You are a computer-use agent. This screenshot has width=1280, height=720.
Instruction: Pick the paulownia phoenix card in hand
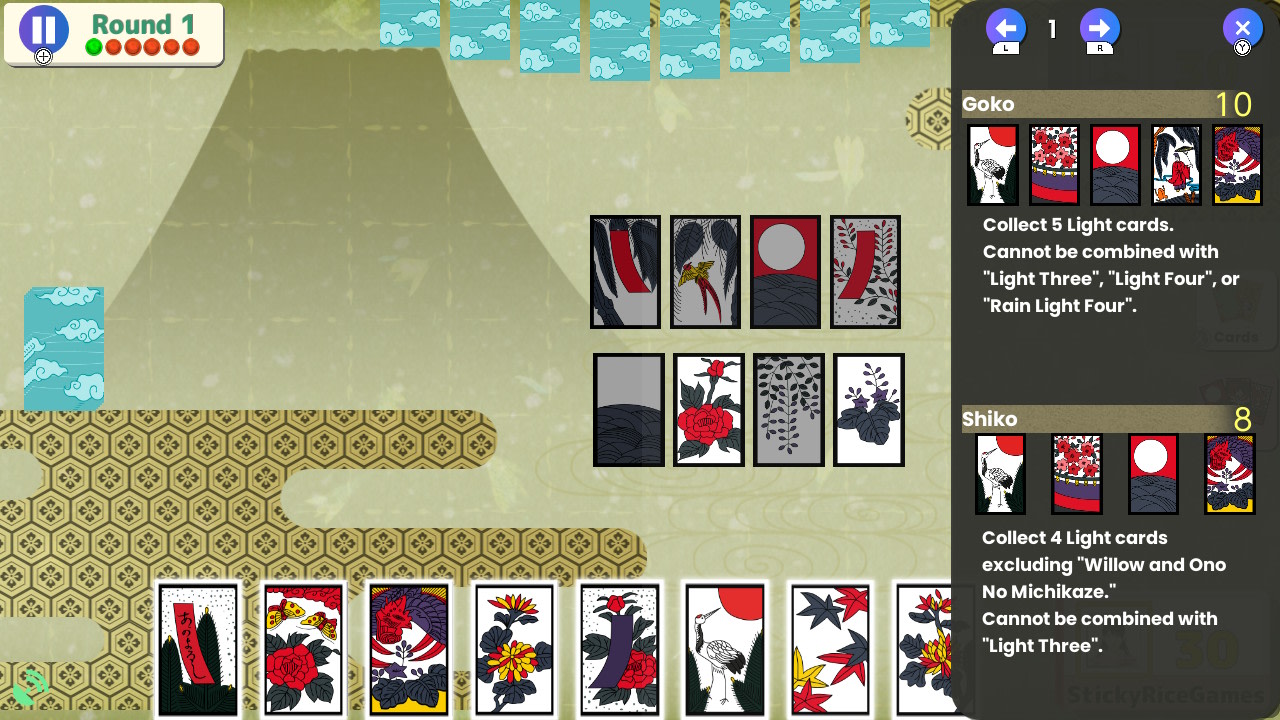[409, 649]
